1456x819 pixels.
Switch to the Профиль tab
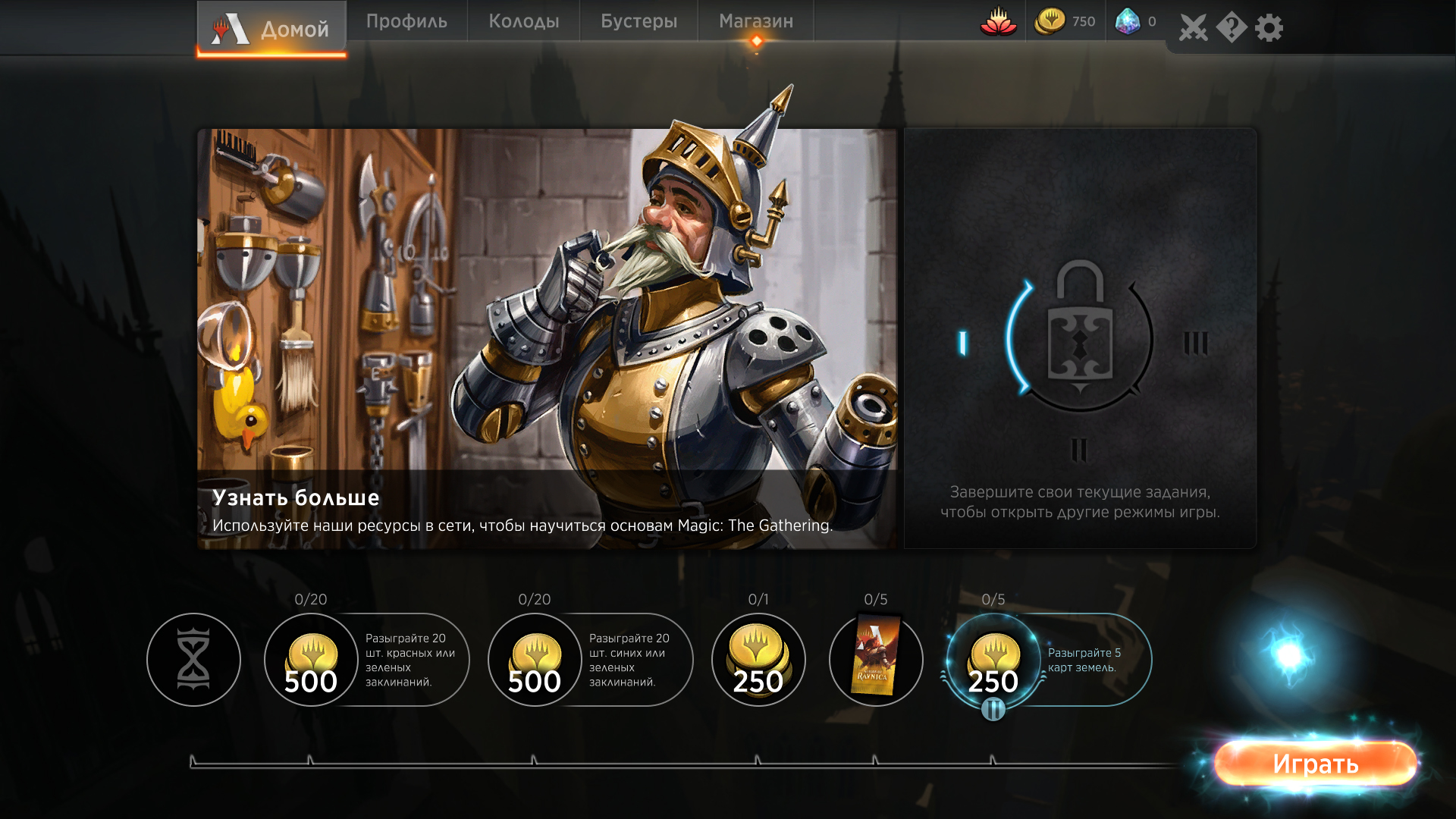pyautogui.click(x=406, y=21)
